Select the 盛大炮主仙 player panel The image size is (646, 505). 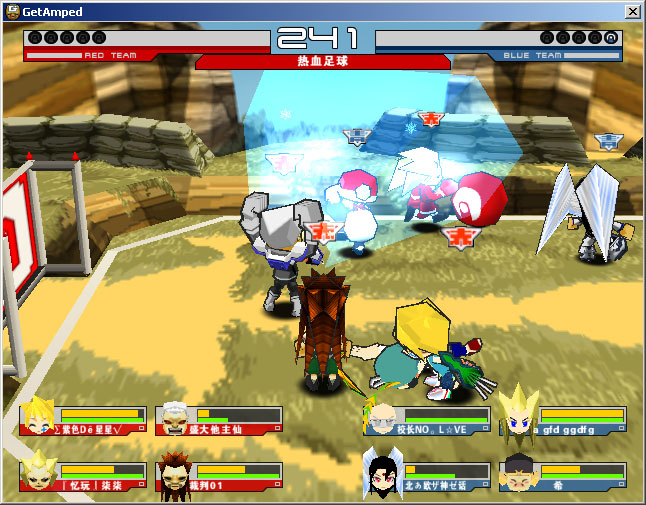[x=219, y=420]
